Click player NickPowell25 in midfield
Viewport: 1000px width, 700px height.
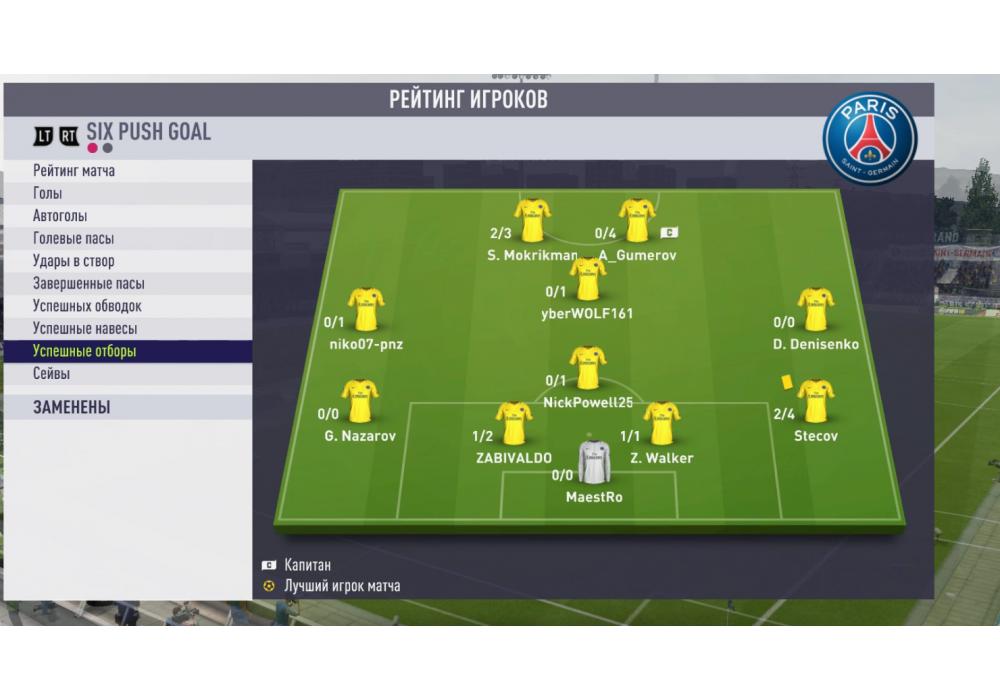(x=588, y=368)
